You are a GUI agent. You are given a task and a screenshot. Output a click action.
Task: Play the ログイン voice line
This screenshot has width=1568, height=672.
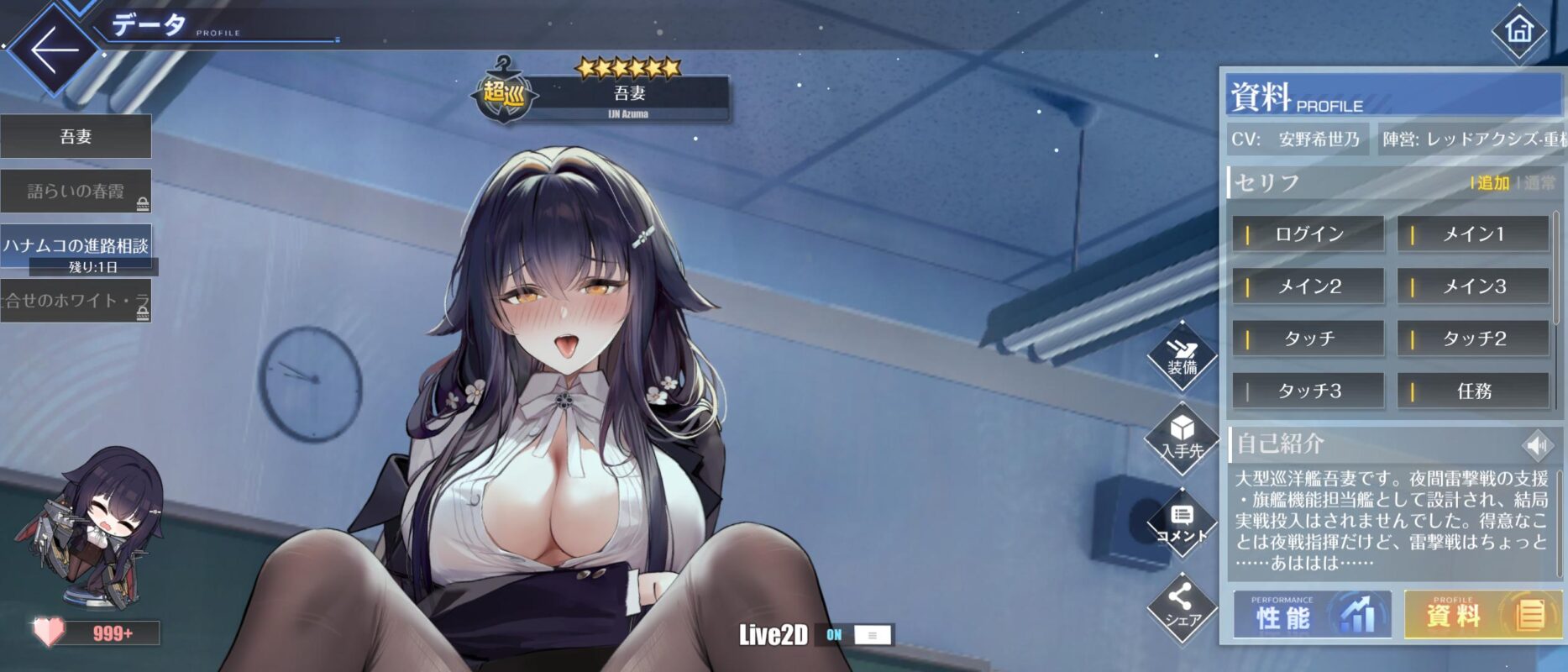click(1308, 234)
